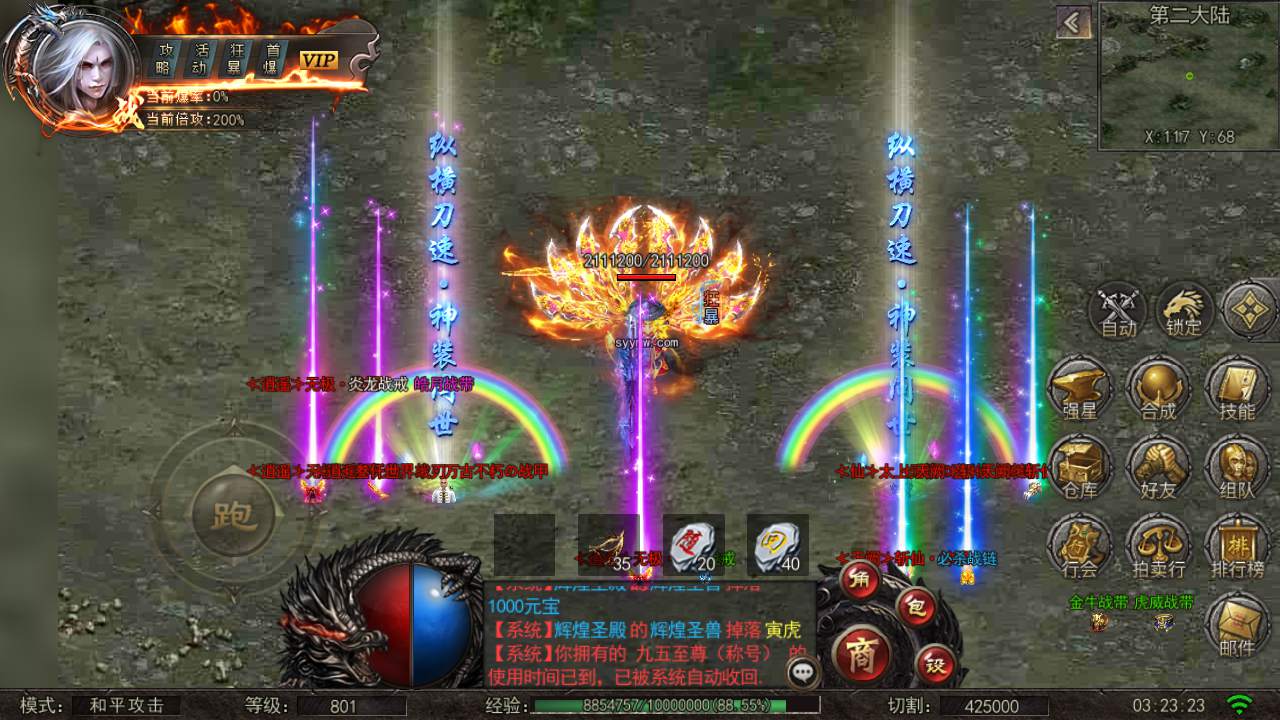
Task: Open the 仓库 warehouse chest icon
Action: (x=1083, y=468)
